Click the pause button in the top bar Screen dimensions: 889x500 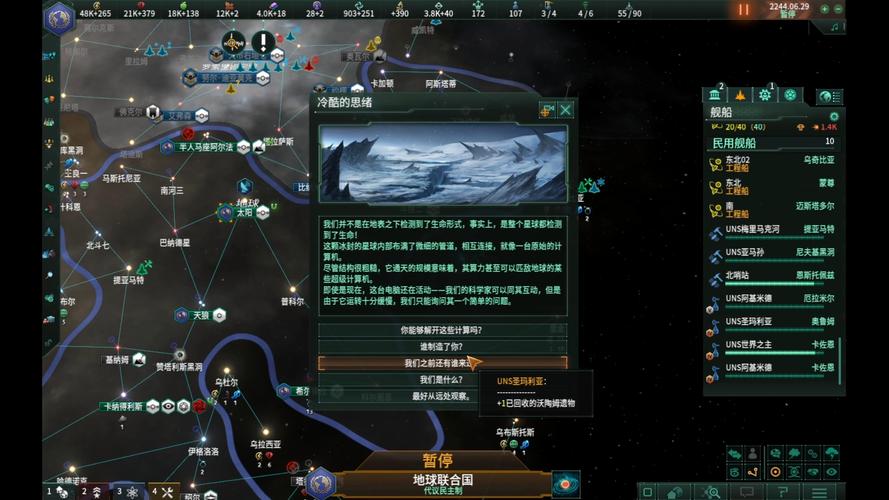[x=743, y=9]
